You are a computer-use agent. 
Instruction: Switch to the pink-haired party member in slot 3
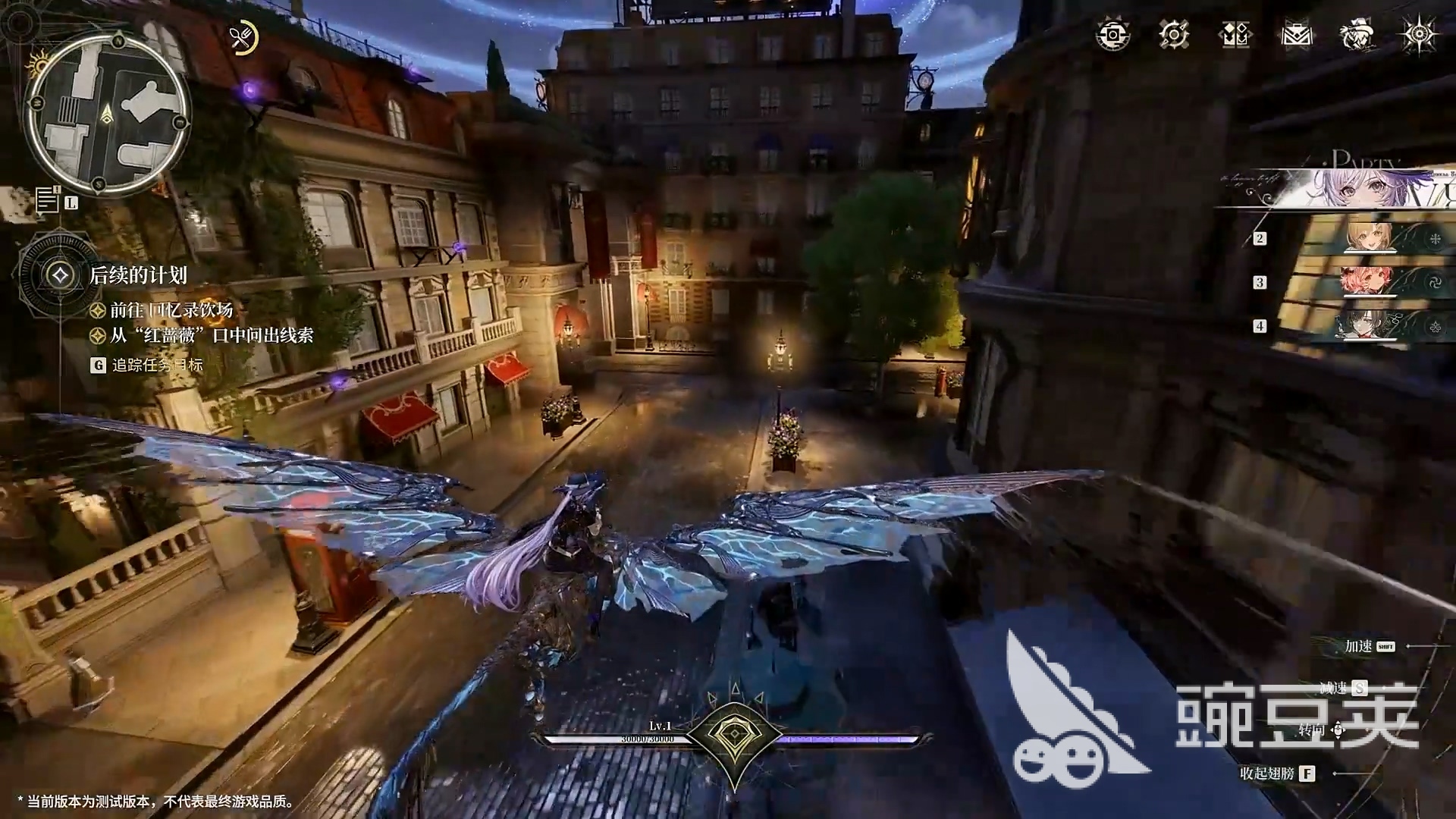tap(1368, 282)
